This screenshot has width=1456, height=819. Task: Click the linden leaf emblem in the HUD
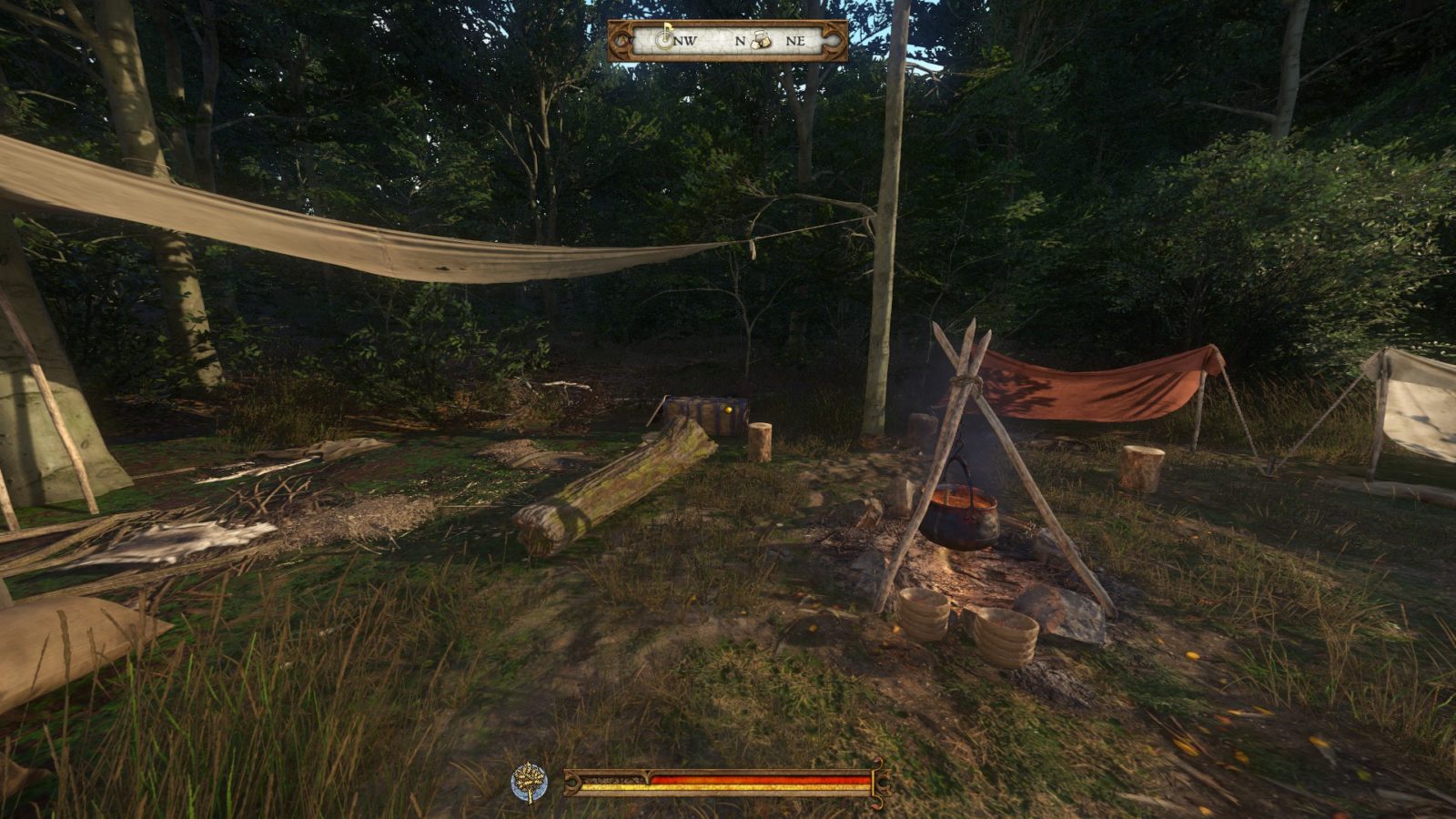pyautogui.click(x=528, y=779)
